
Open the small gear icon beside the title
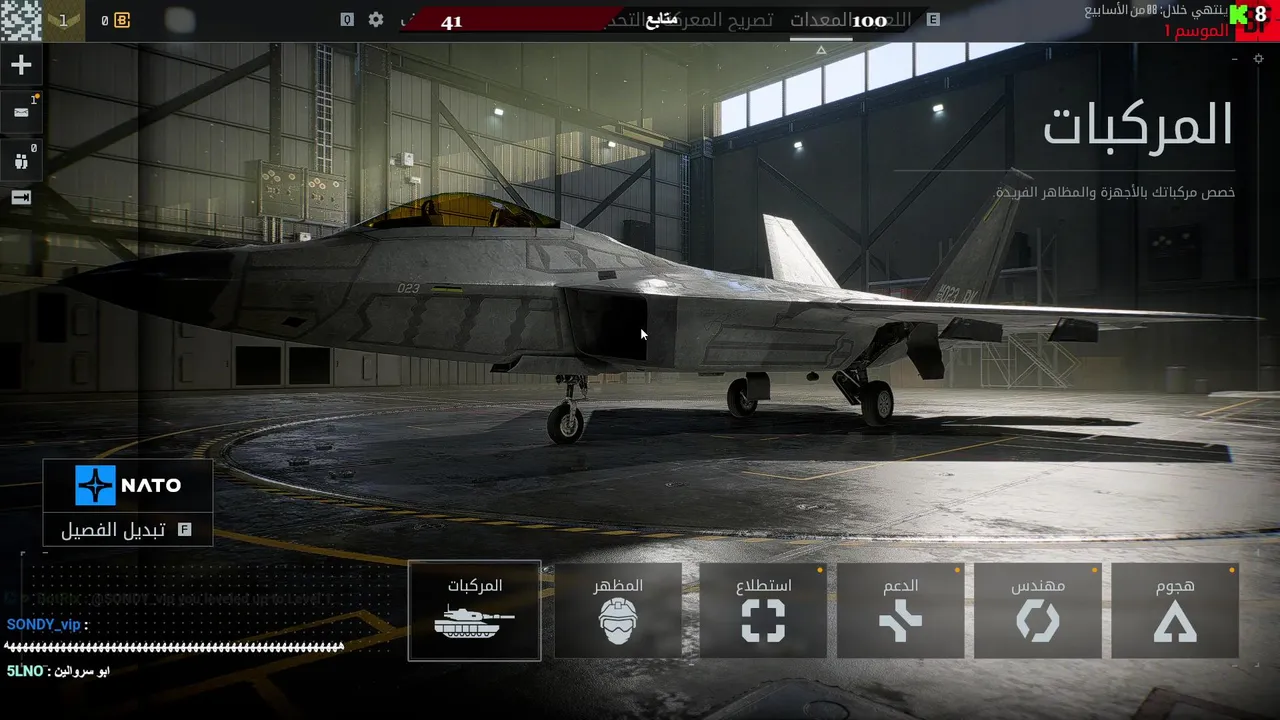tap(1258, 58)
